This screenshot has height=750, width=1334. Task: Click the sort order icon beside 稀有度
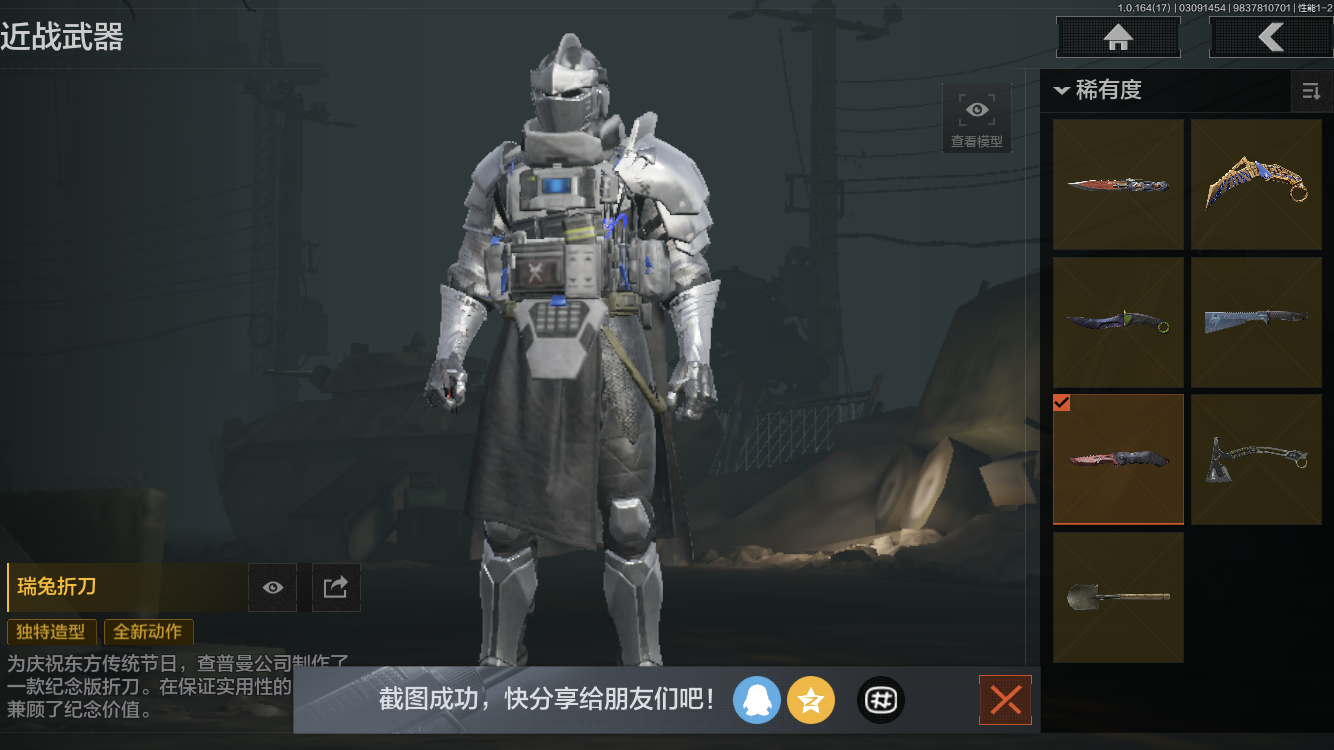(x=1311, y=91)
